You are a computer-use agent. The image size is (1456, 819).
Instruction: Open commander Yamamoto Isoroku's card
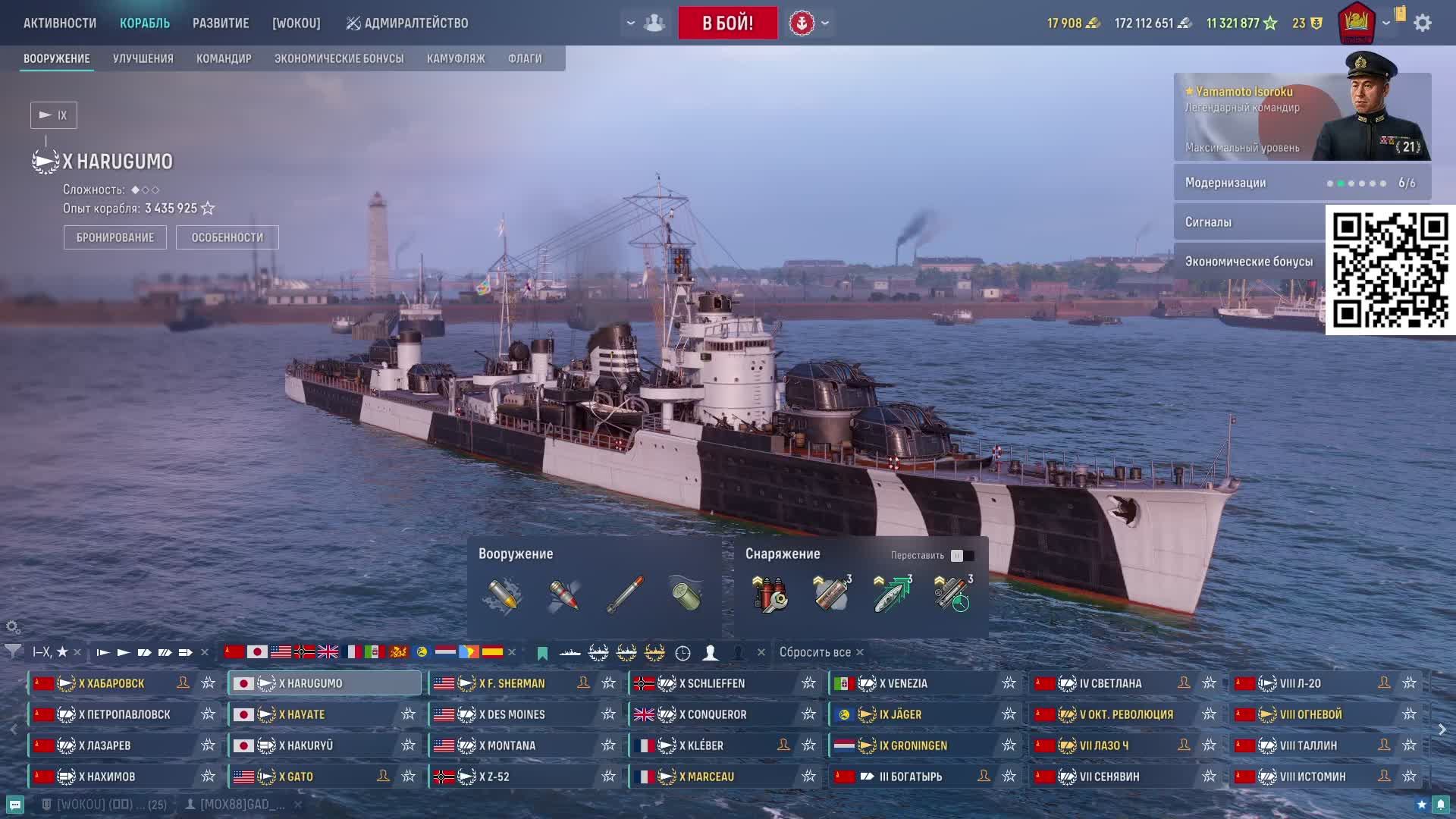1301,118
